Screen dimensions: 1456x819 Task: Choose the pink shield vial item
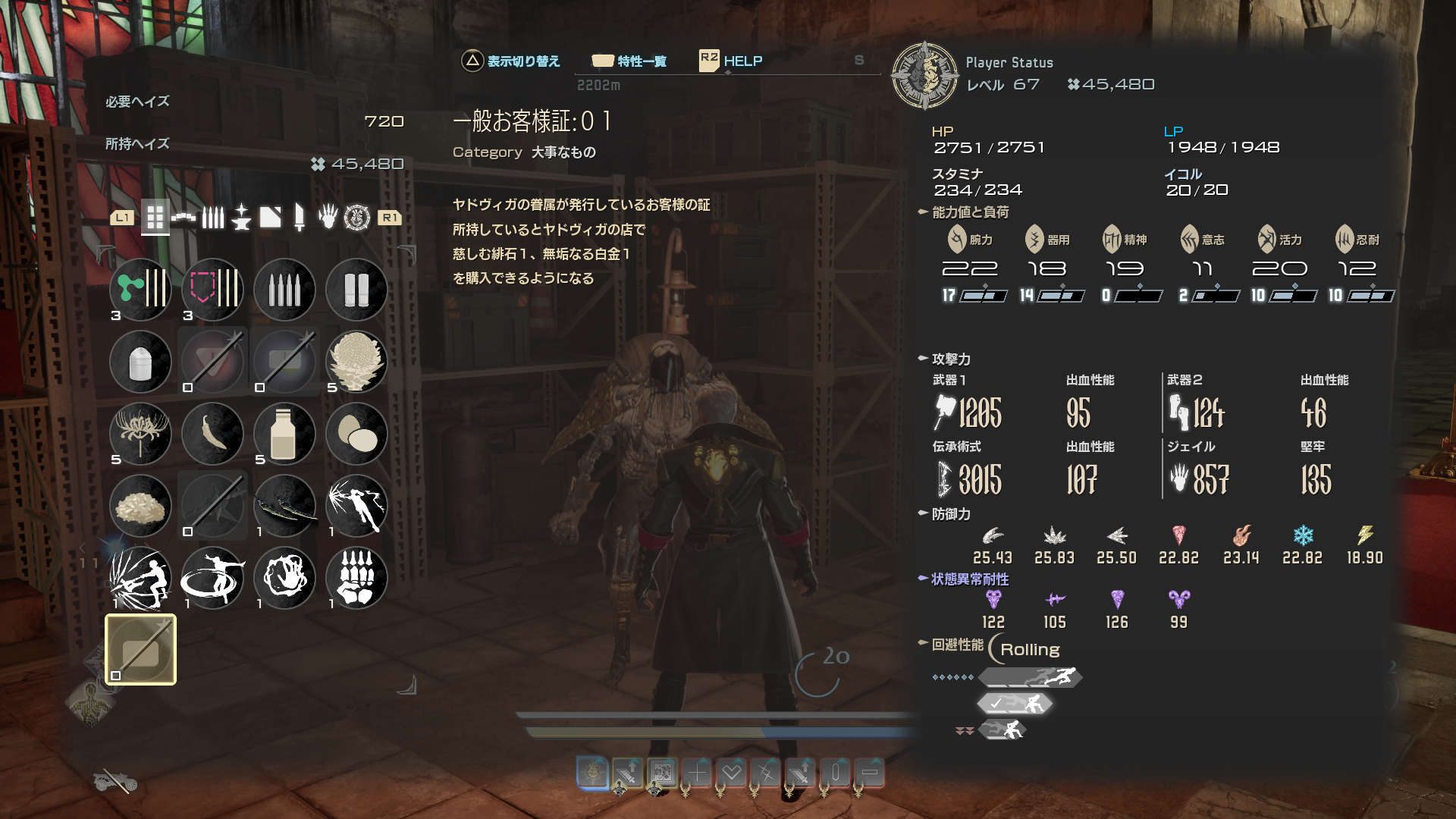click(213, 290)
